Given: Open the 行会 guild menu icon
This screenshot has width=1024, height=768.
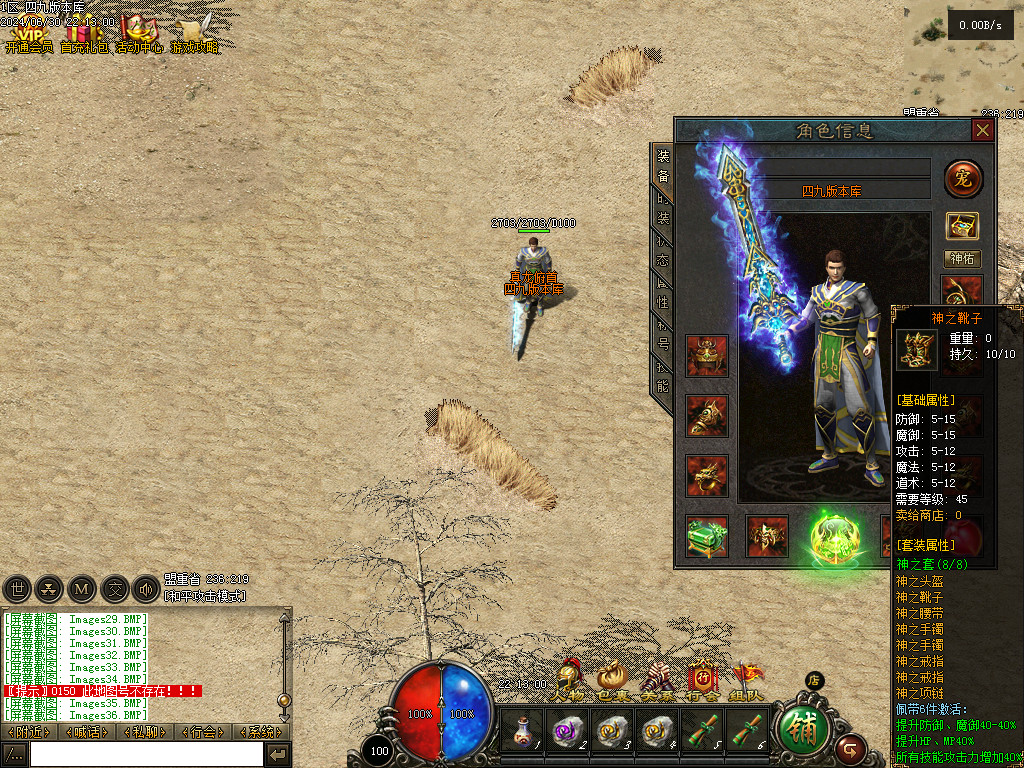Looking at the screenshot, I should [702, 680].
